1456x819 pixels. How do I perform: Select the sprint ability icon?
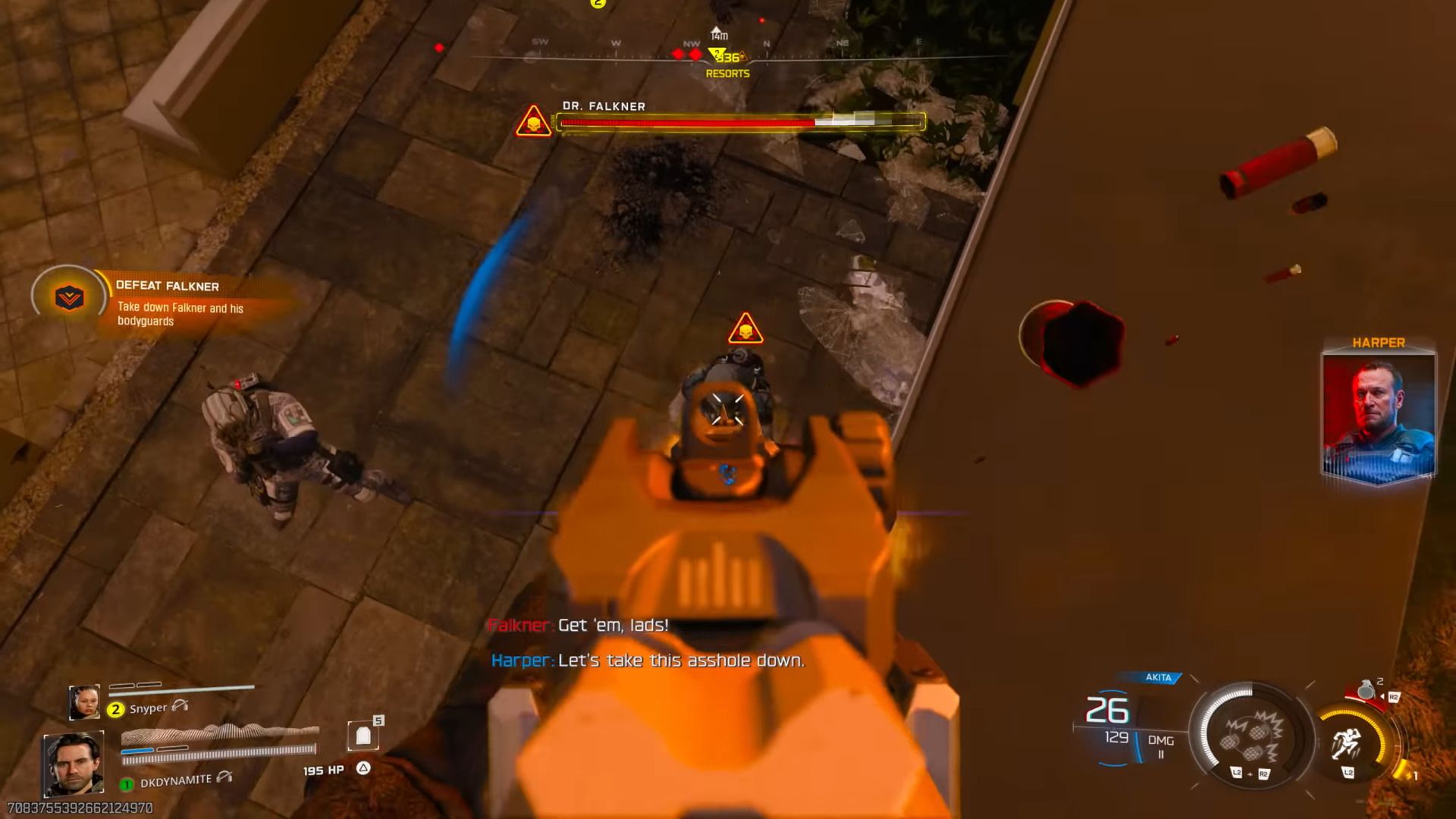click(x=1347, y=744)
